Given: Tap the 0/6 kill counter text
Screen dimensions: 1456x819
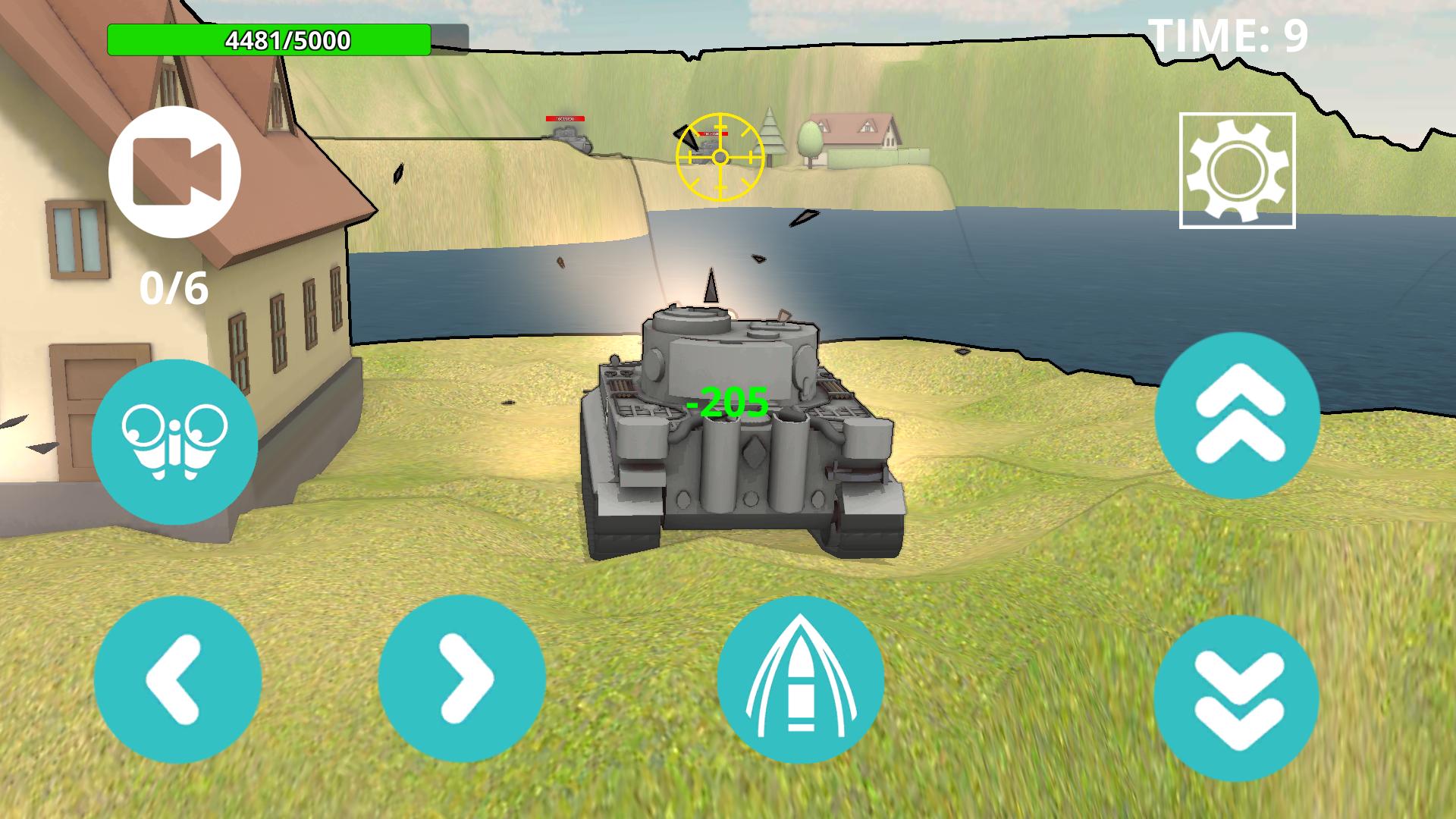Looking at the screenshot, I should (172, 289).
